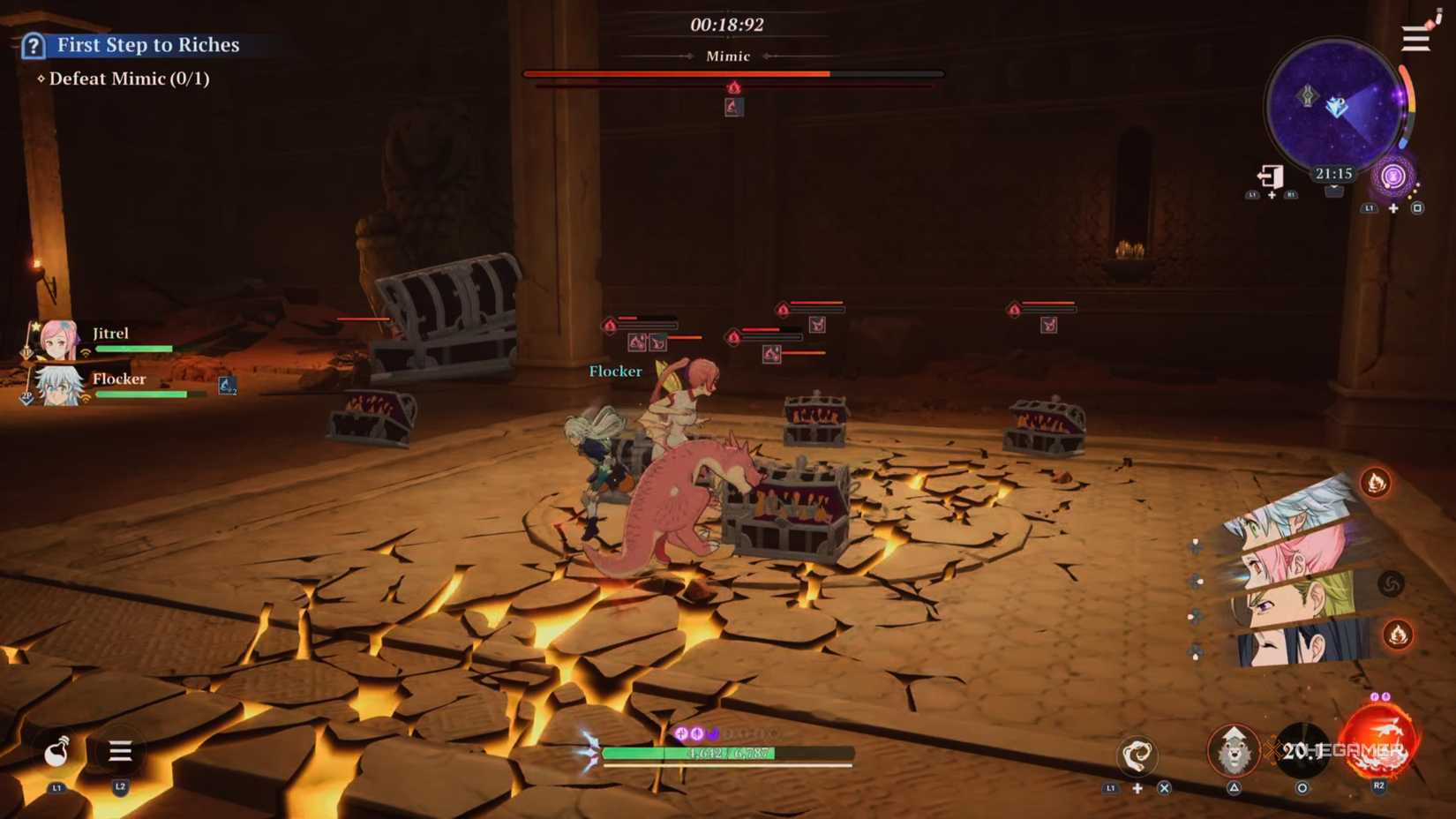Open the purple artifact orb under the minimap

1392,177
